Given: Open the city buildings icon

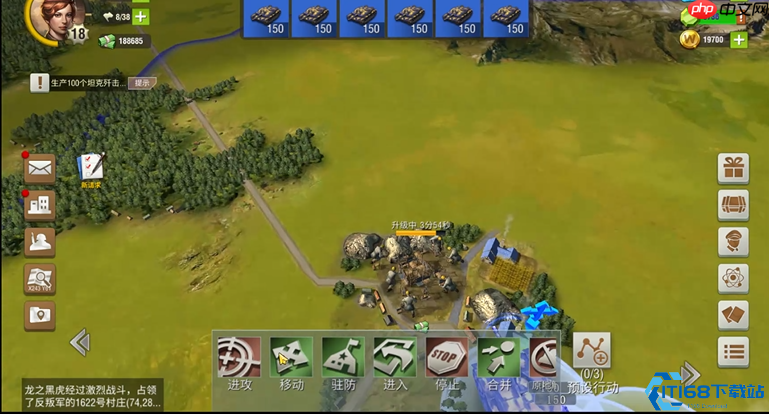Looking at the screenshot, I should click(x=40, y=204).
